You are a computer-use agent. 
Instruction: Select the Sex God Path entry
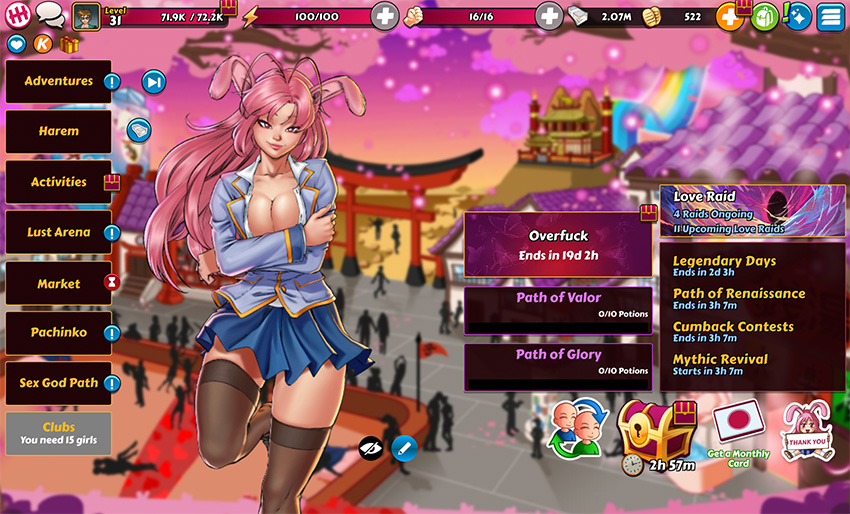tap(58, 382)
